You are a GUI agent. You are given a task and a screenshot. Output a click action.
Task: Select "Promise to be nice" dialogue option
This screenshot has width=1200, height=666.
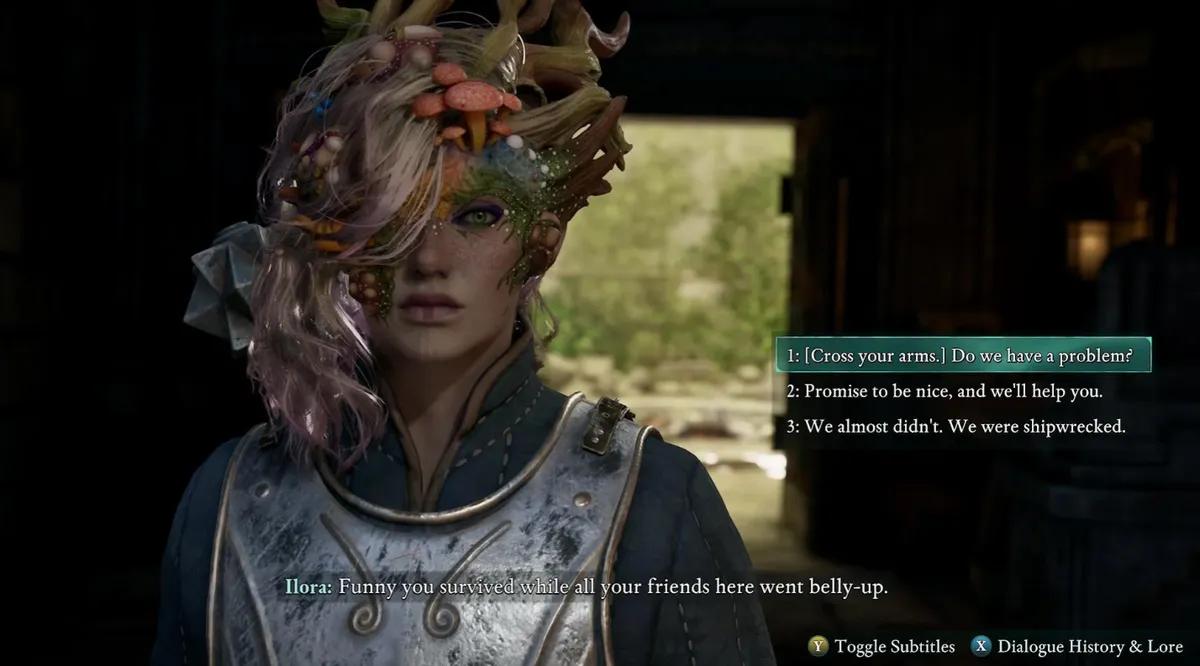(944, 391)
